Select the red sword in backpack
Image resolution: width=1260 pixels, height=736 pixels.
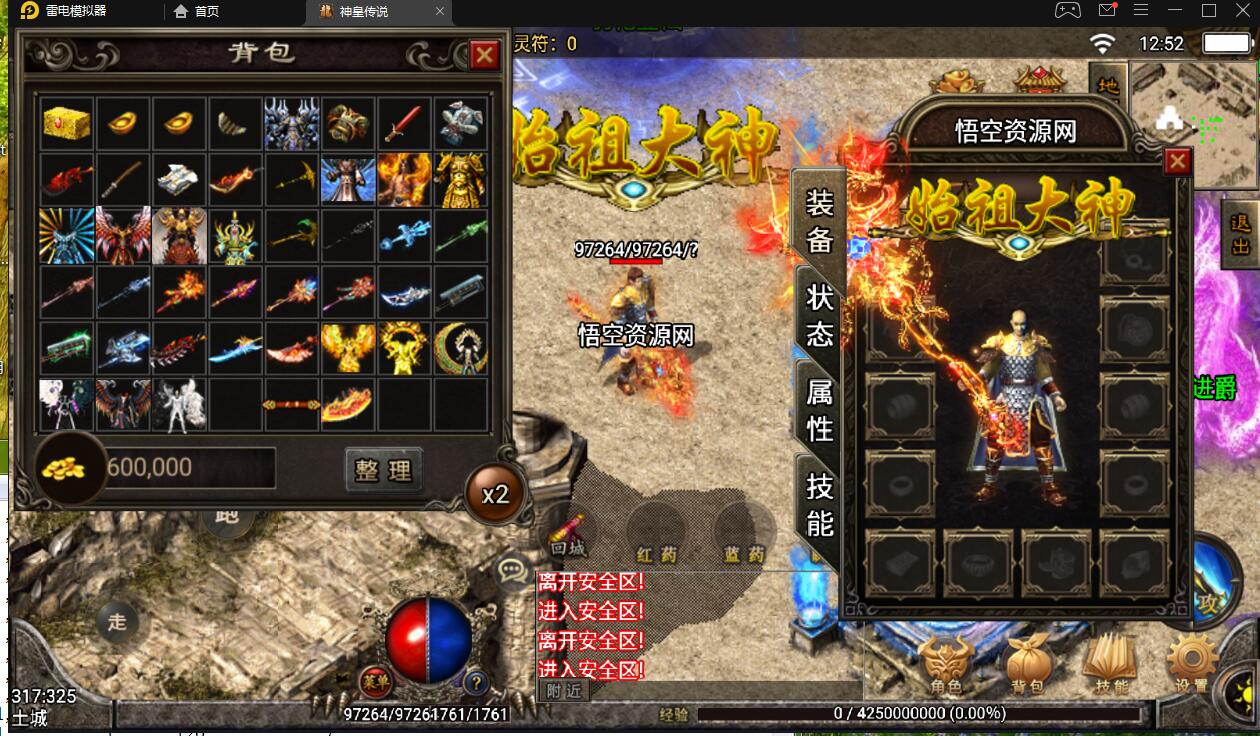point(404,124)
